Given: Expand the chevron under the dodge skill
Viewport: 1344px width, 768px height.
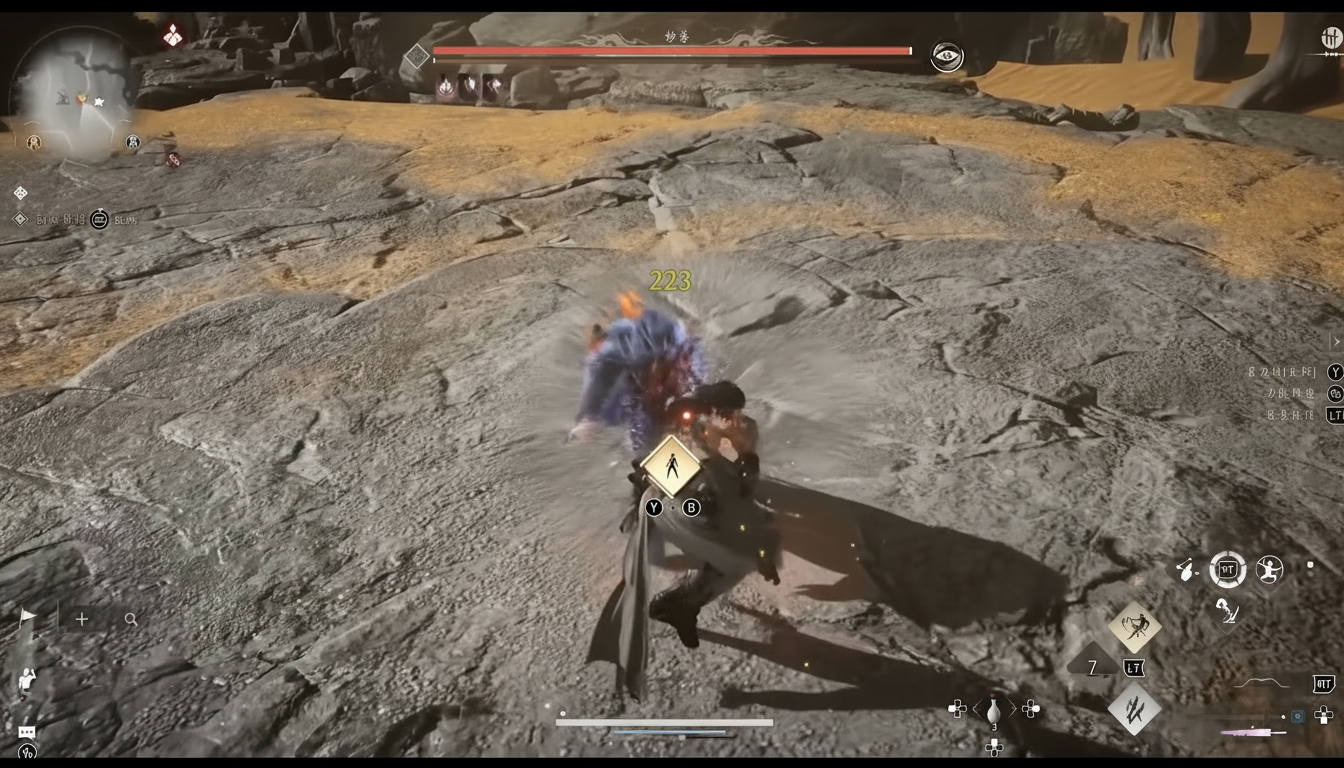Looking at the screenshot, I should click(x=1228, y=633).
